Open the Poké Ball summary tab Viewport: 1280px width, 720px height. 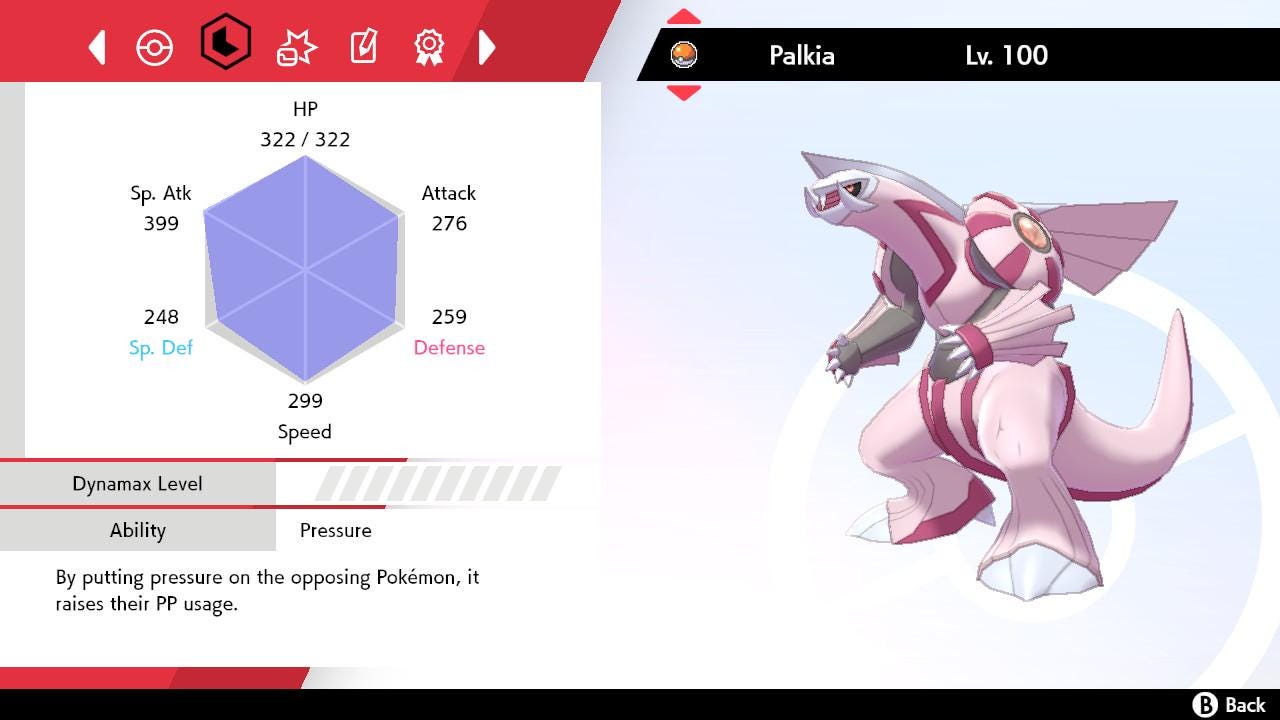[155, 47]
